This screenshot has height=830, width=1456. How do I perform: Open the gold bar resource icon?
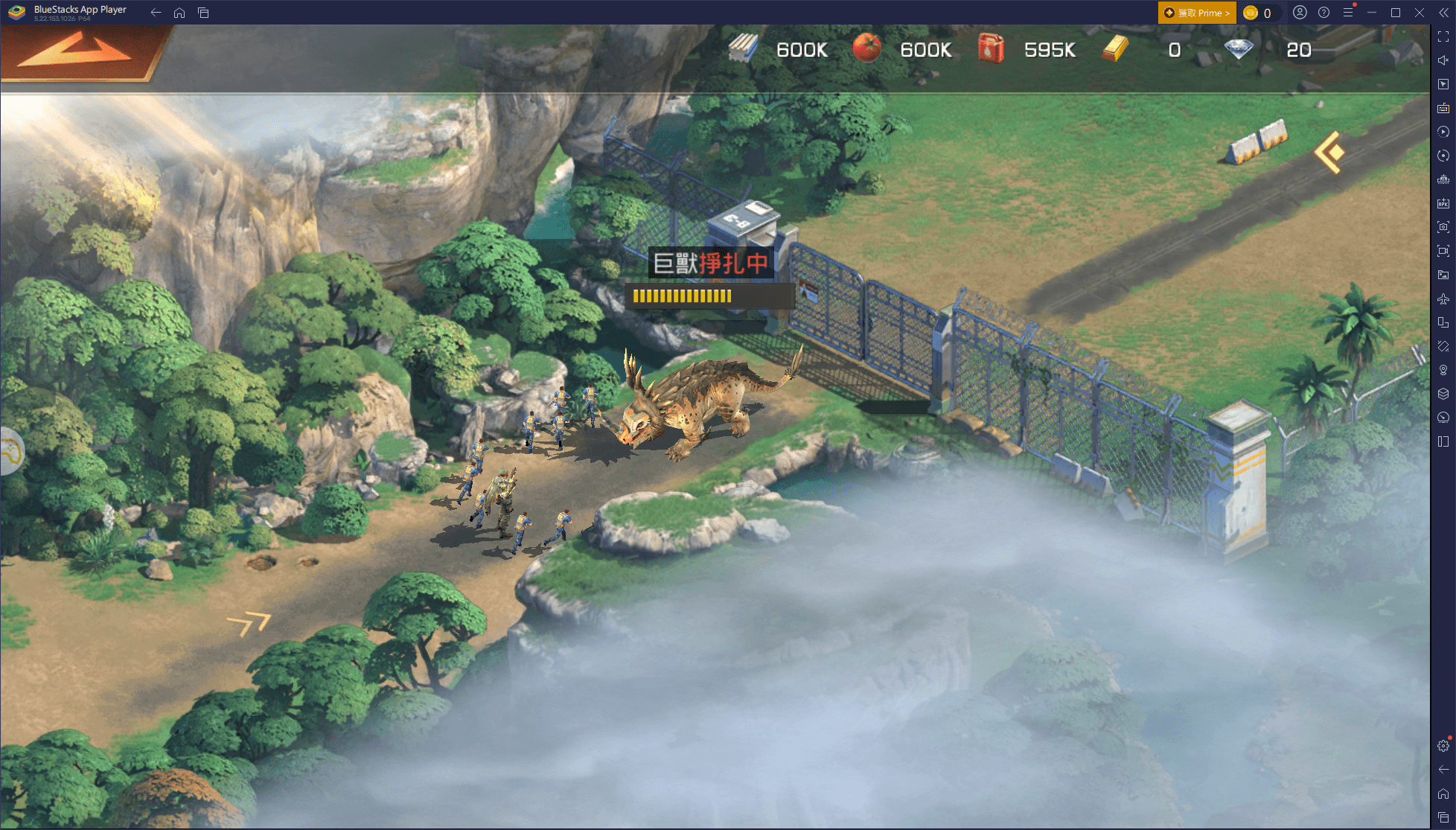(x=1115, y=49)
